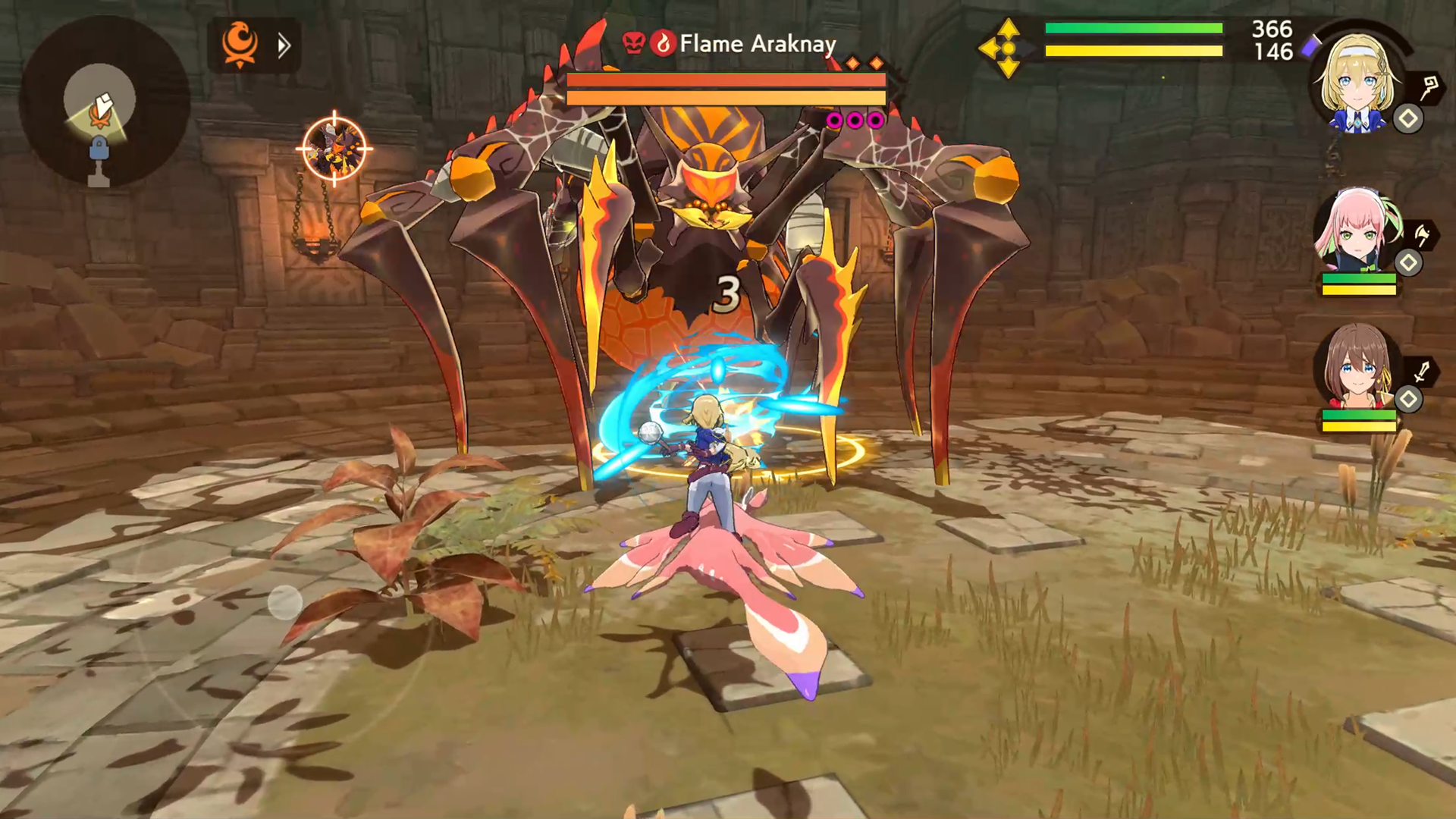Viewport: 1456px width, 819px height.
Task: Click the red skull icon near Flame Araknay
Action: 636,43
